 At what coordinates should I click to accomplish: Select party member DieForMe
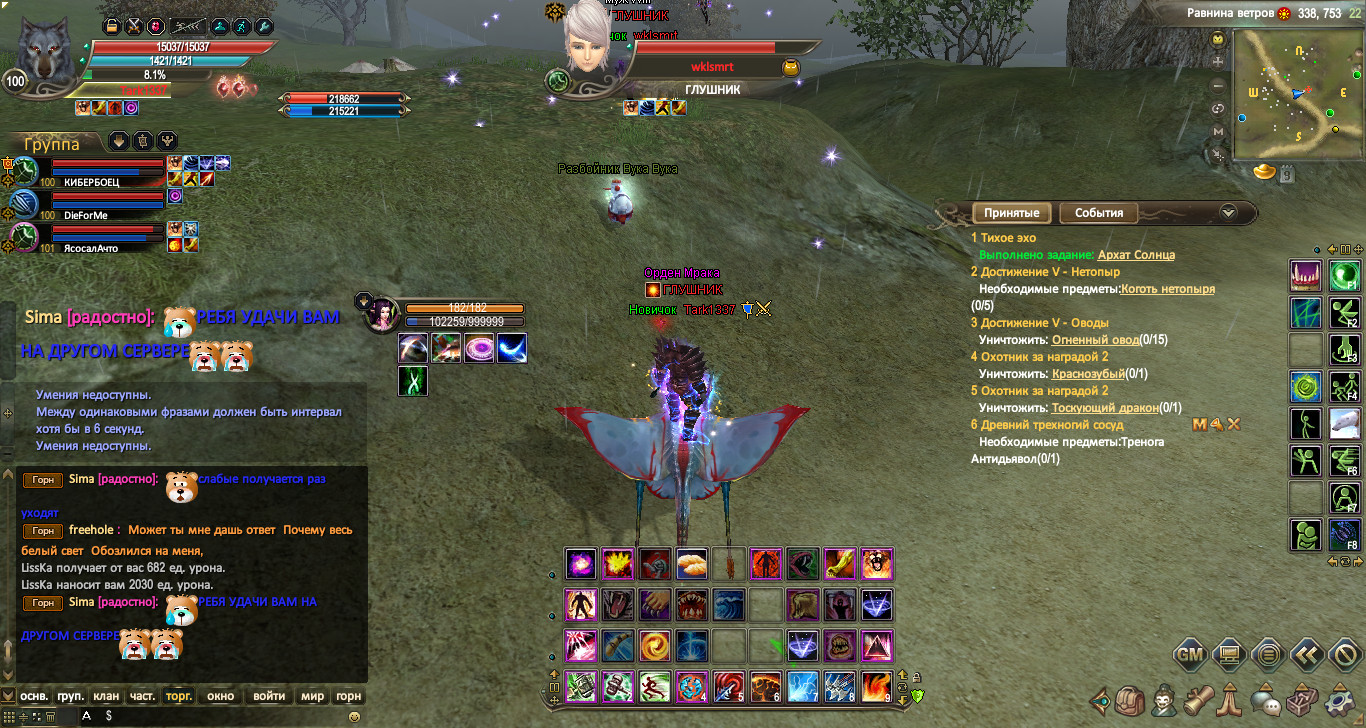[x=85, y=215]
